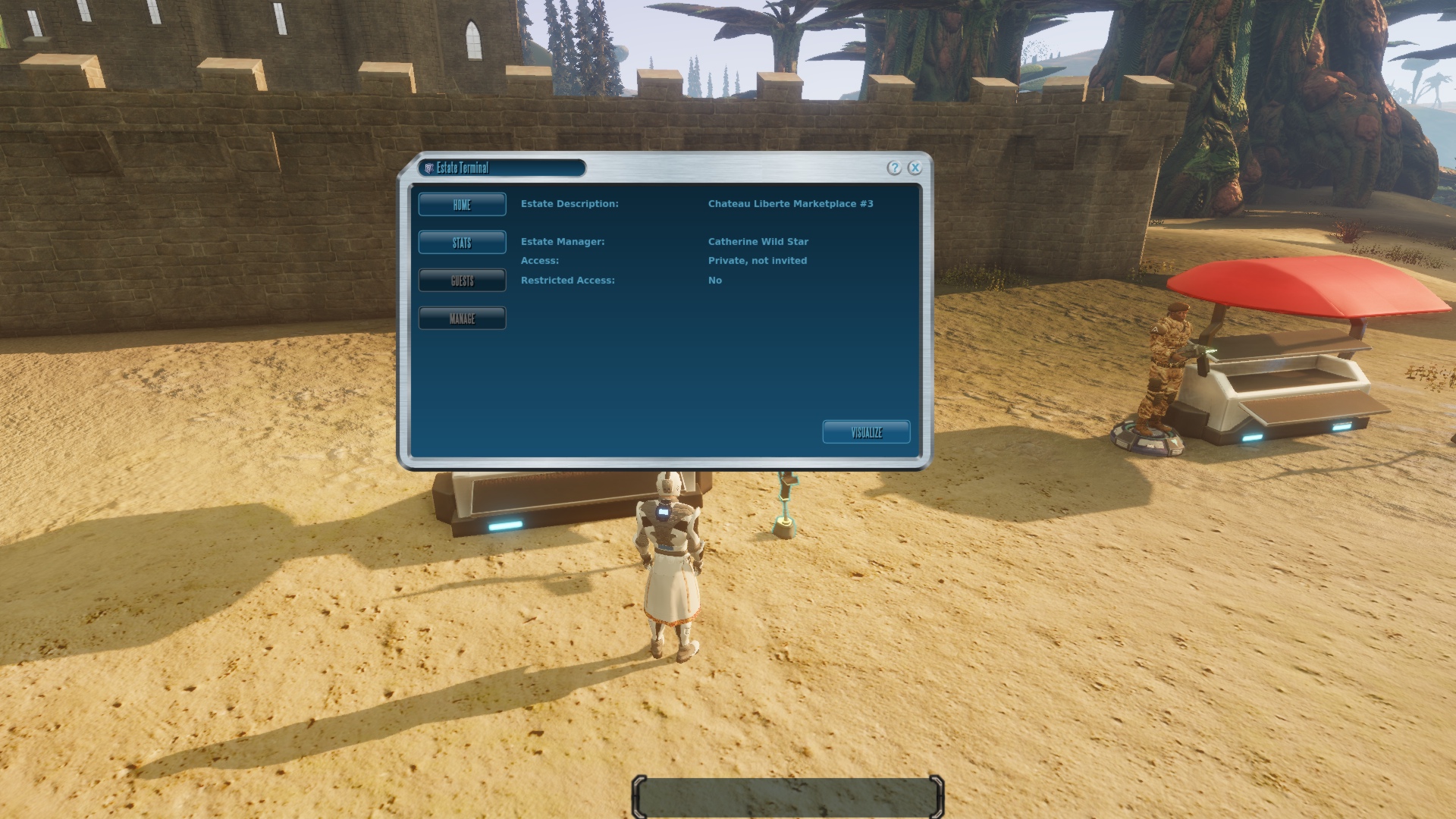The height and width of the screenshot is (819, 1456).
Task: Click the Visualize button
Action: click(x=866, y=432)
